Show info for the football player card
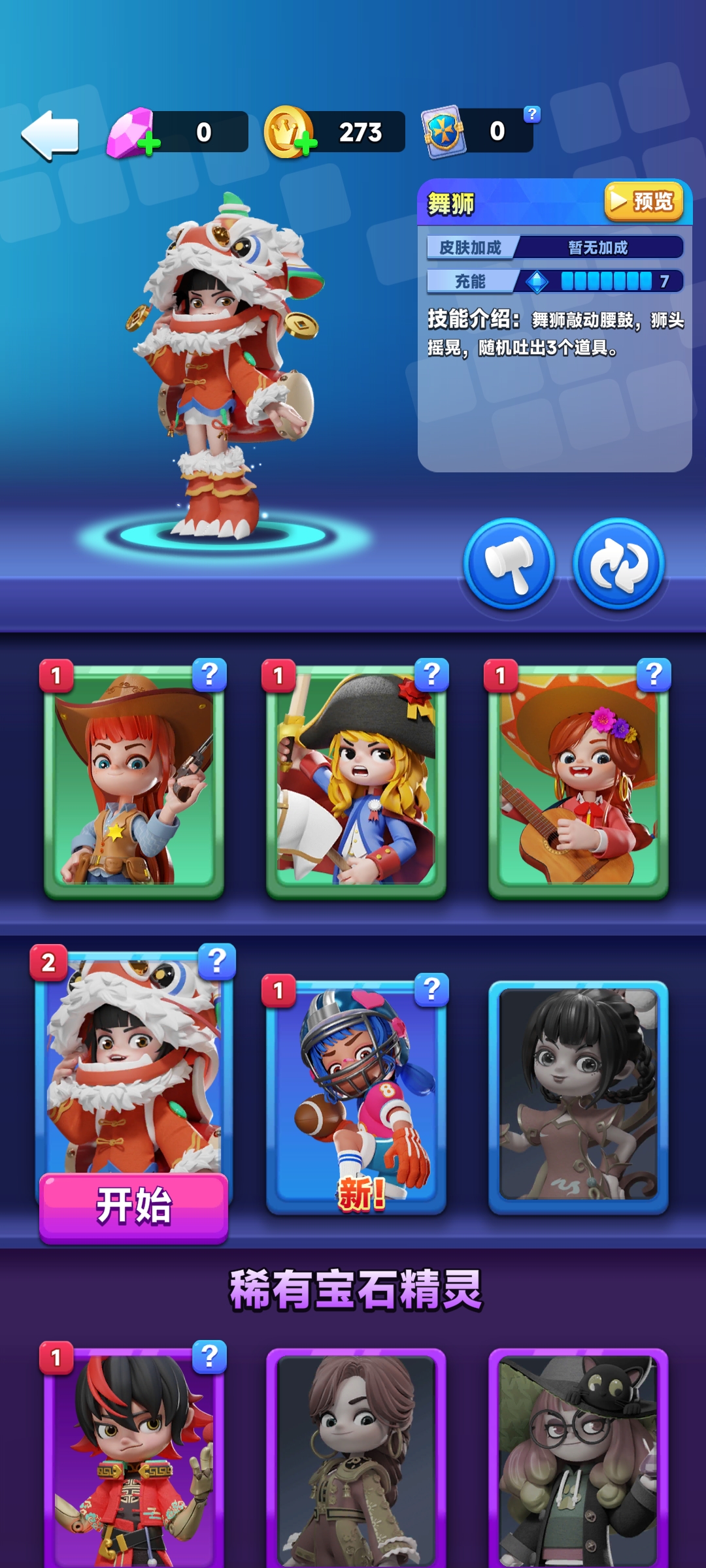The image size is (706, 1568). 431,989
